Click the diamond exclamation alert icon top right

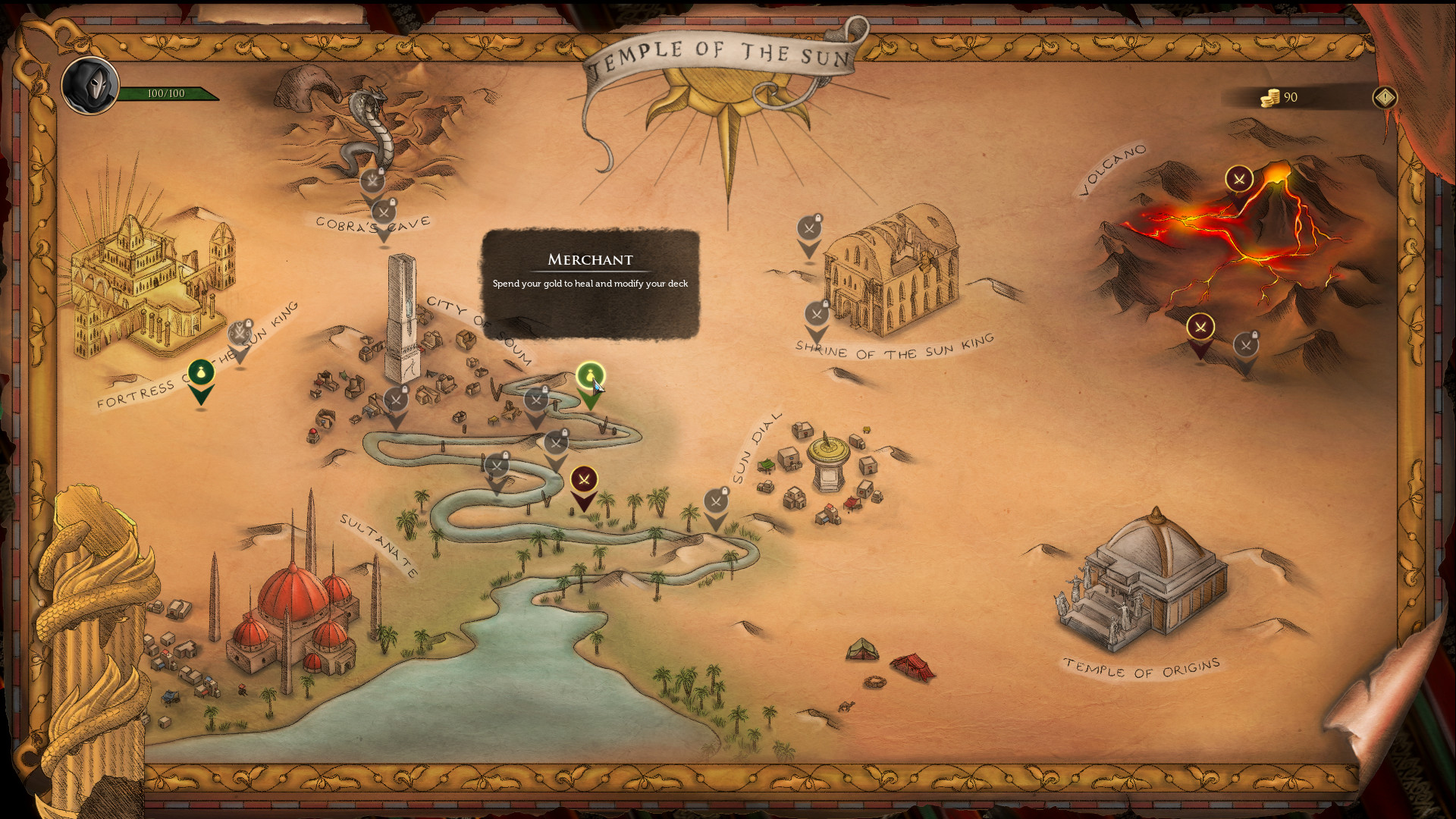1385,97
